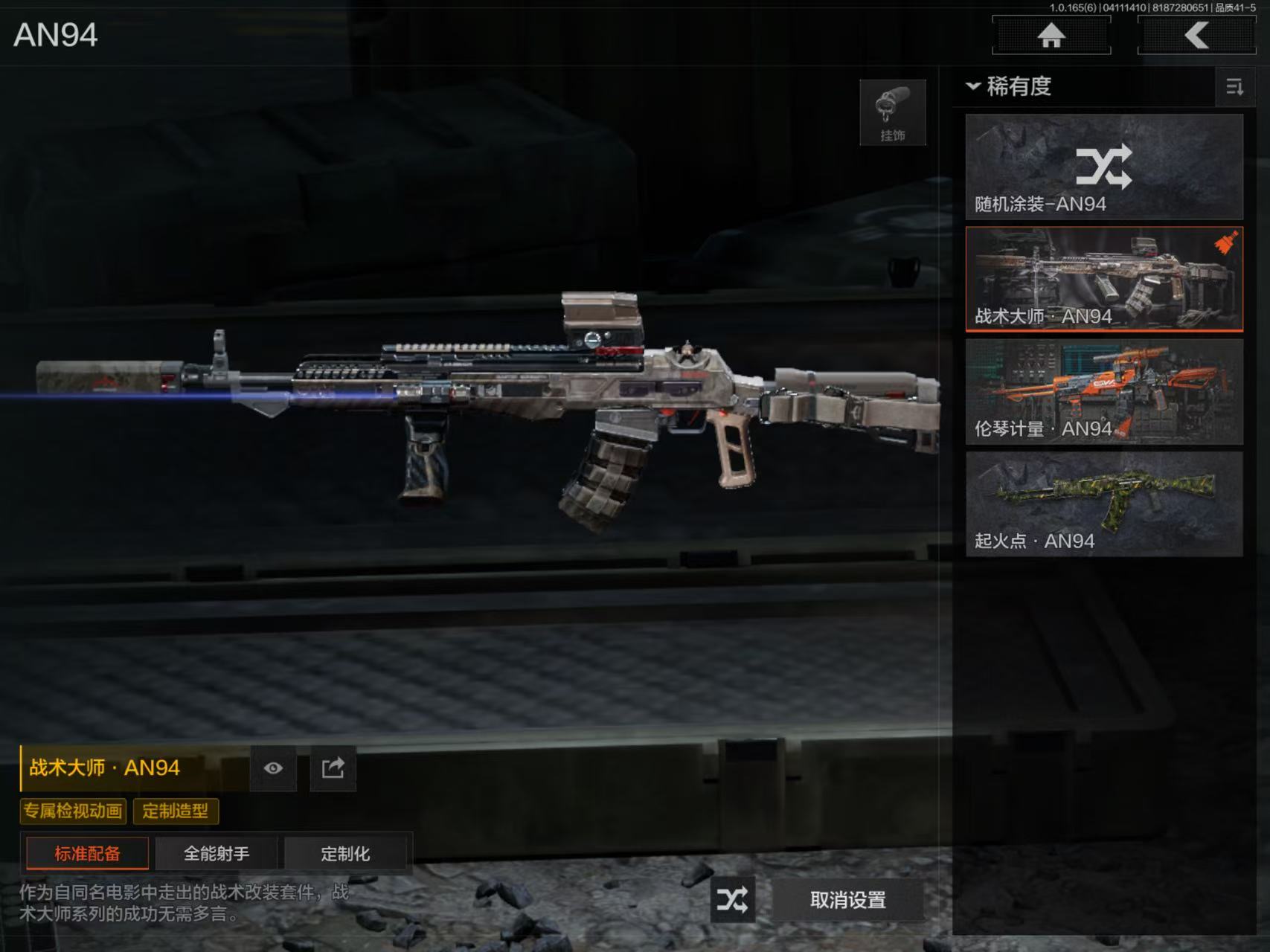This screenshot has height=952, width=1270.
Task: Click the 取消设置 button
Action: pyautogui.click(x=848, y=900)
